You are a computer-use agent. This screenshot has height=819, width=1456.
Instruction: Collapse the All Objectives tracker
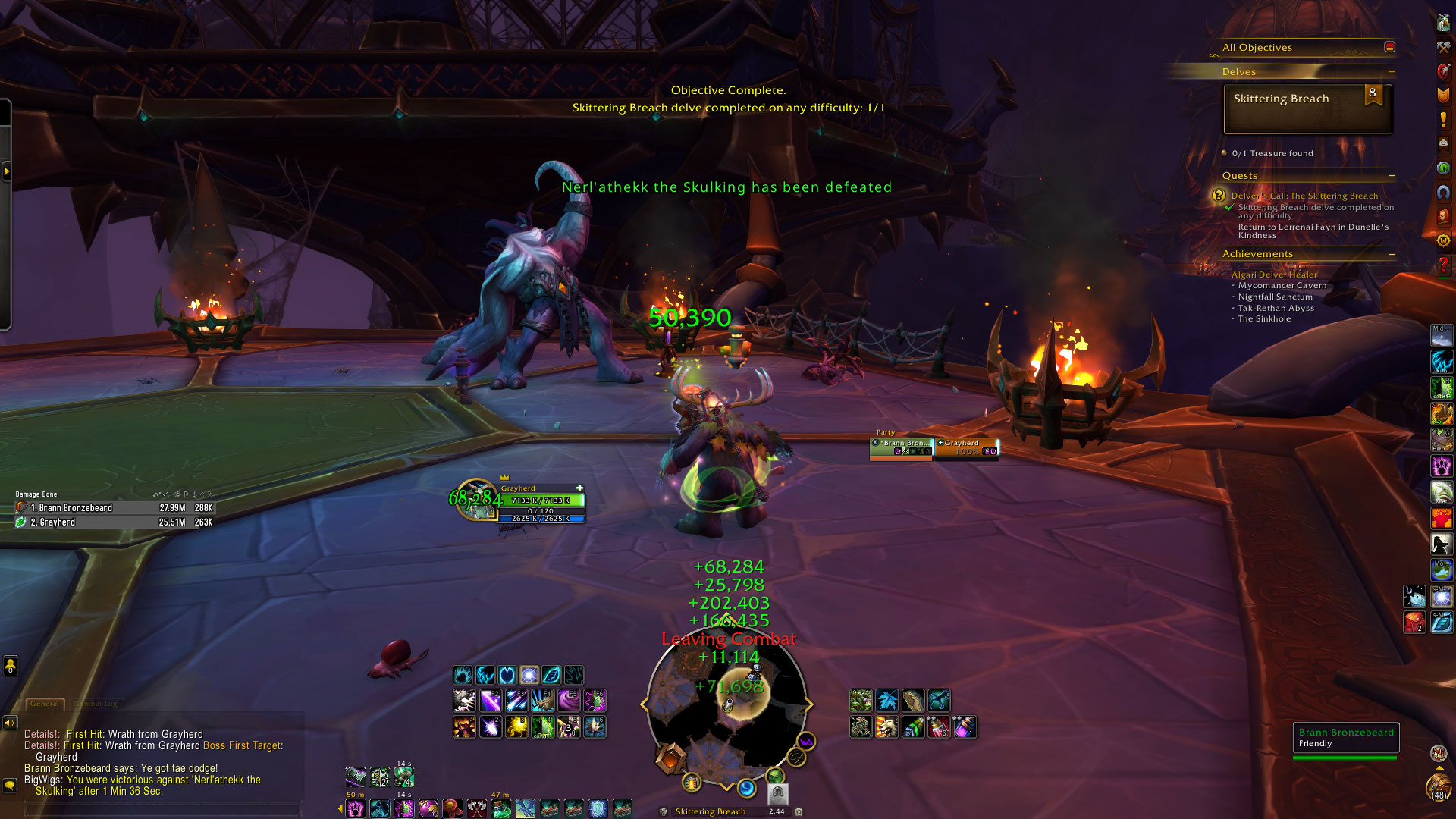point(1389,47)
